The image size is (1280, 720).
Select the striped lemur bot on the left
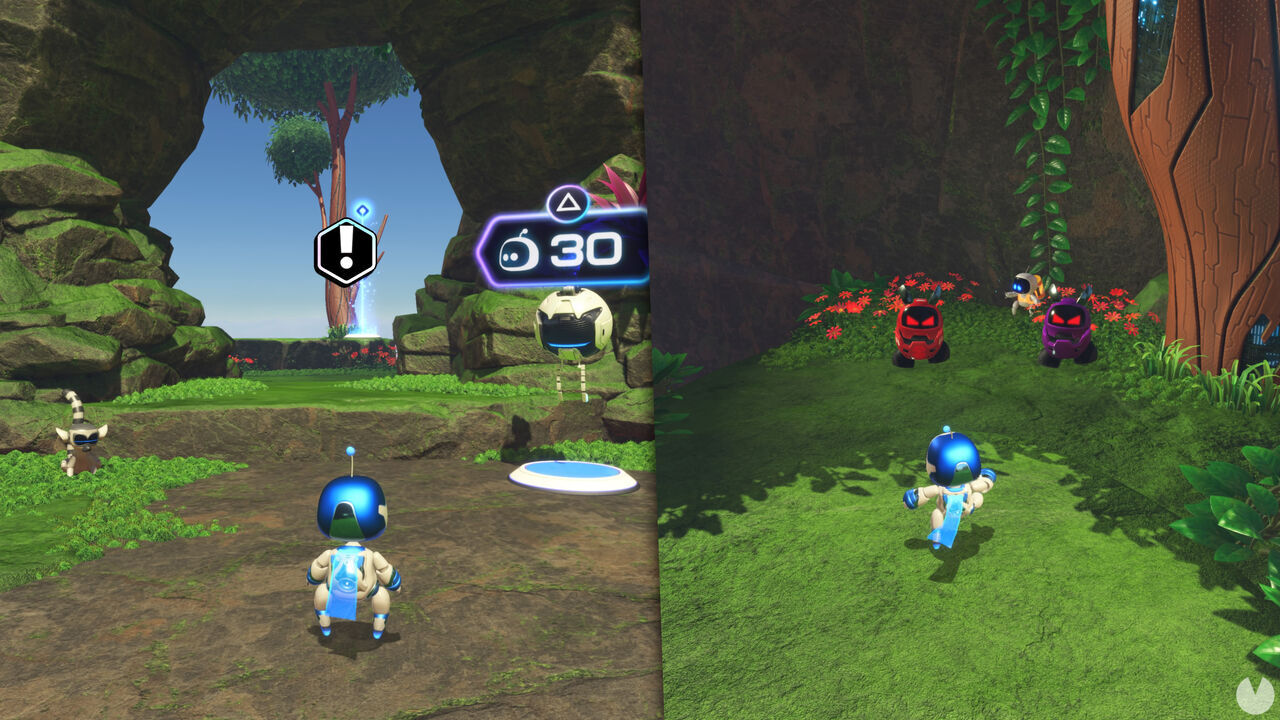pos(84,435)
